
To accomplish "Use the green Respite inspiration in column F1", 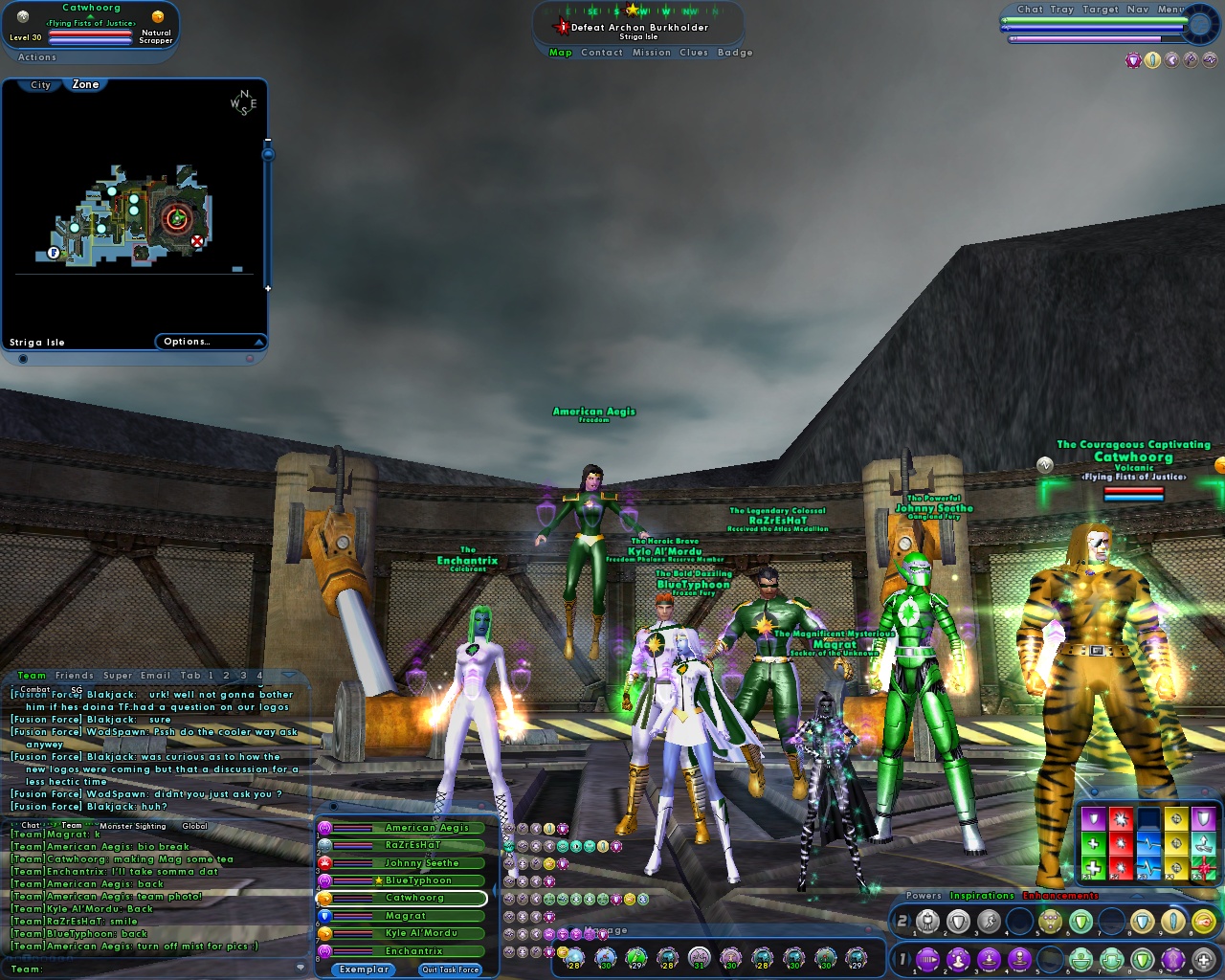I will point(1093,868).
